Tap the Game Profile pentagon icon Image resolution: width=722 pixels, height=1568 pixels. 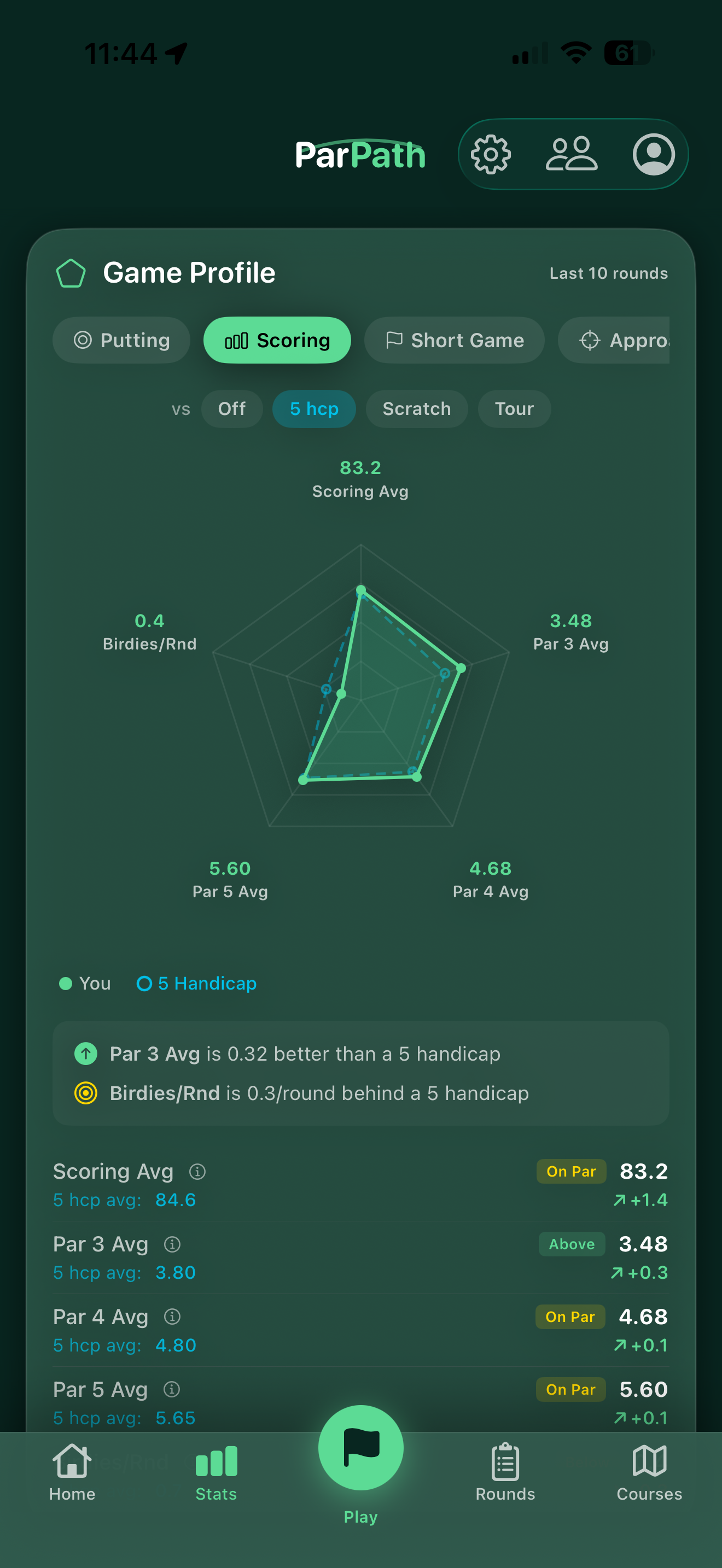point(71,274)
